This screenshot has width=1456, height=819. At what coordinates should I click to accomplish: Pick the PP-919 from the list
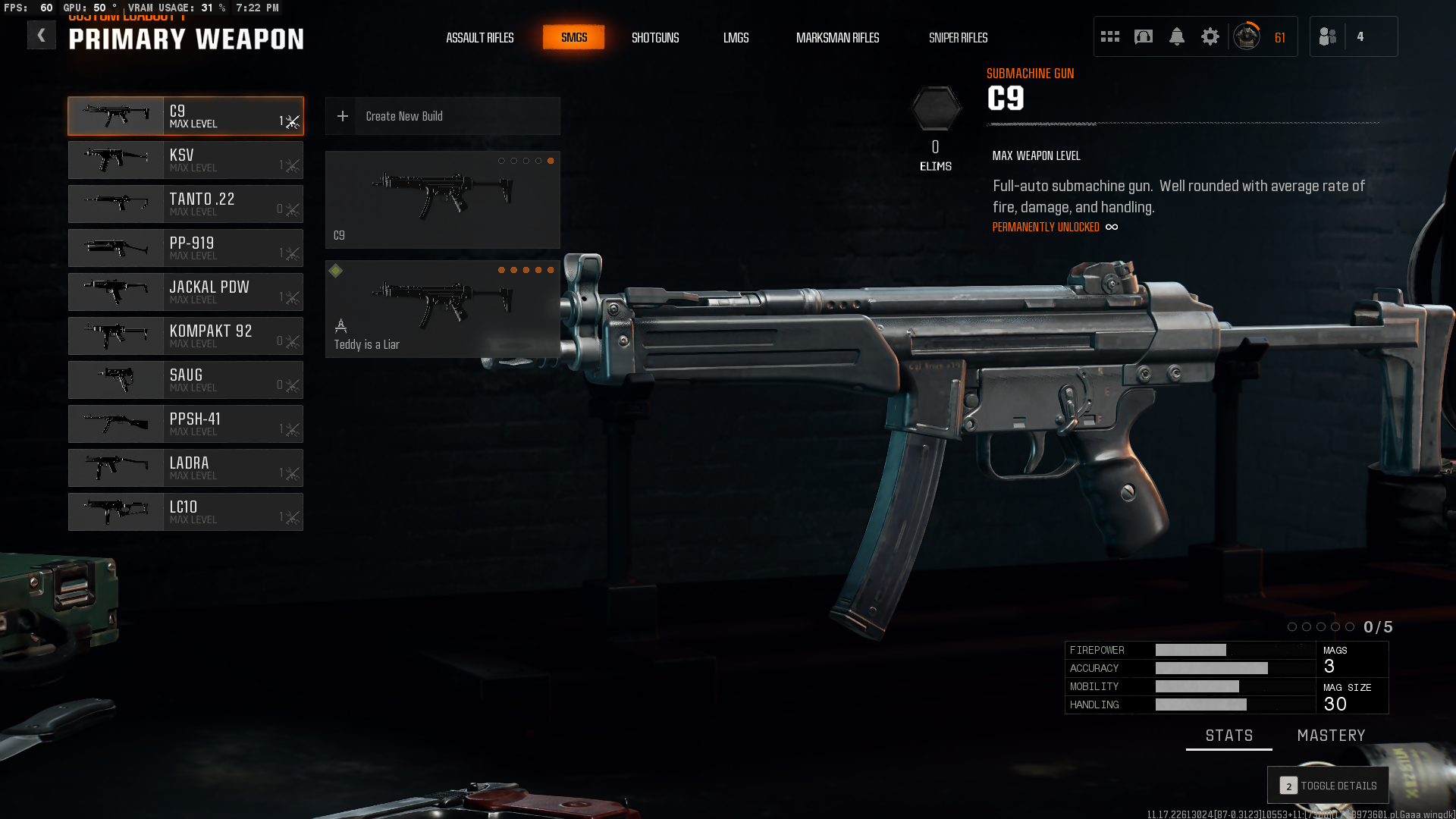coord(186,248)
